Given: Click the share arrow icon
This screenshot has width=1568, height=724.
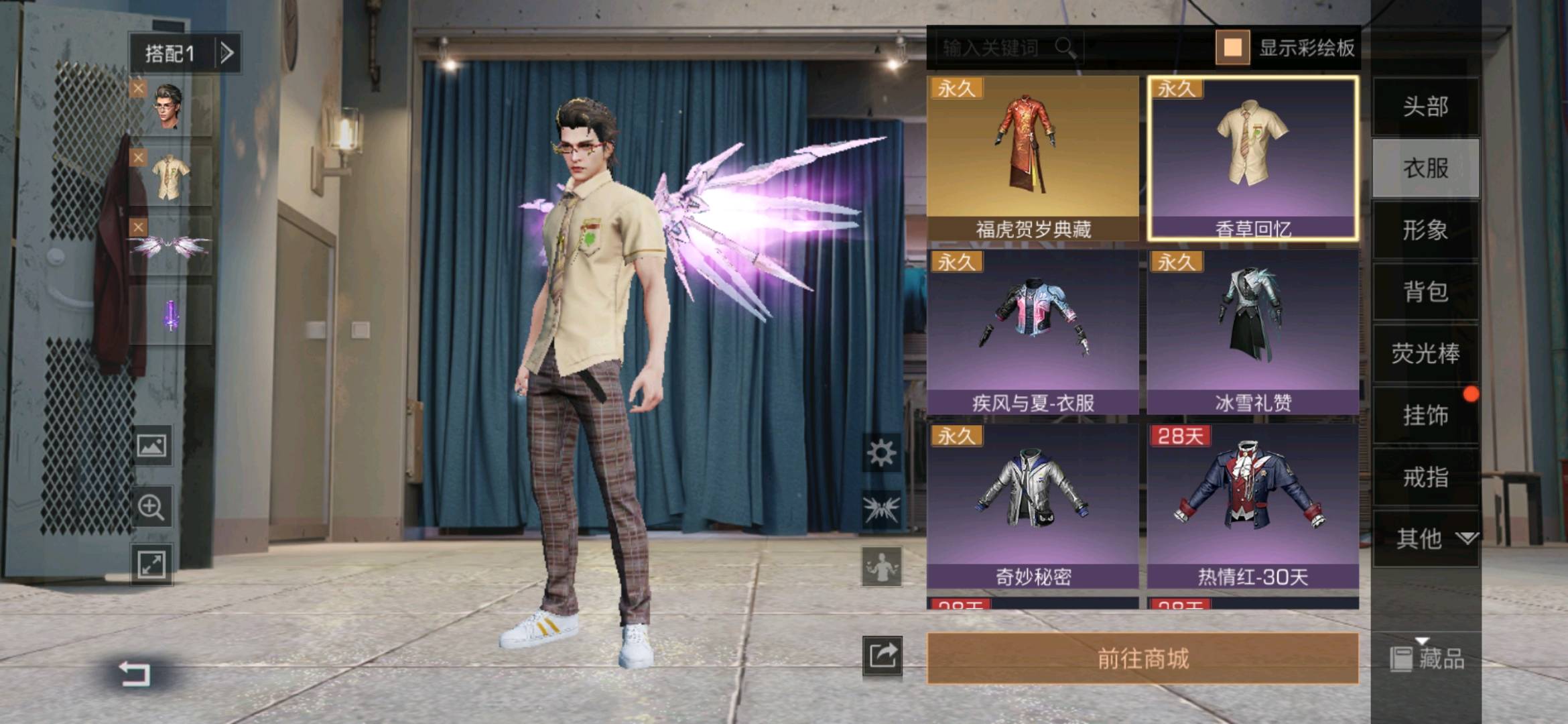Looking at the screenshot, I should tap(882, 655).
